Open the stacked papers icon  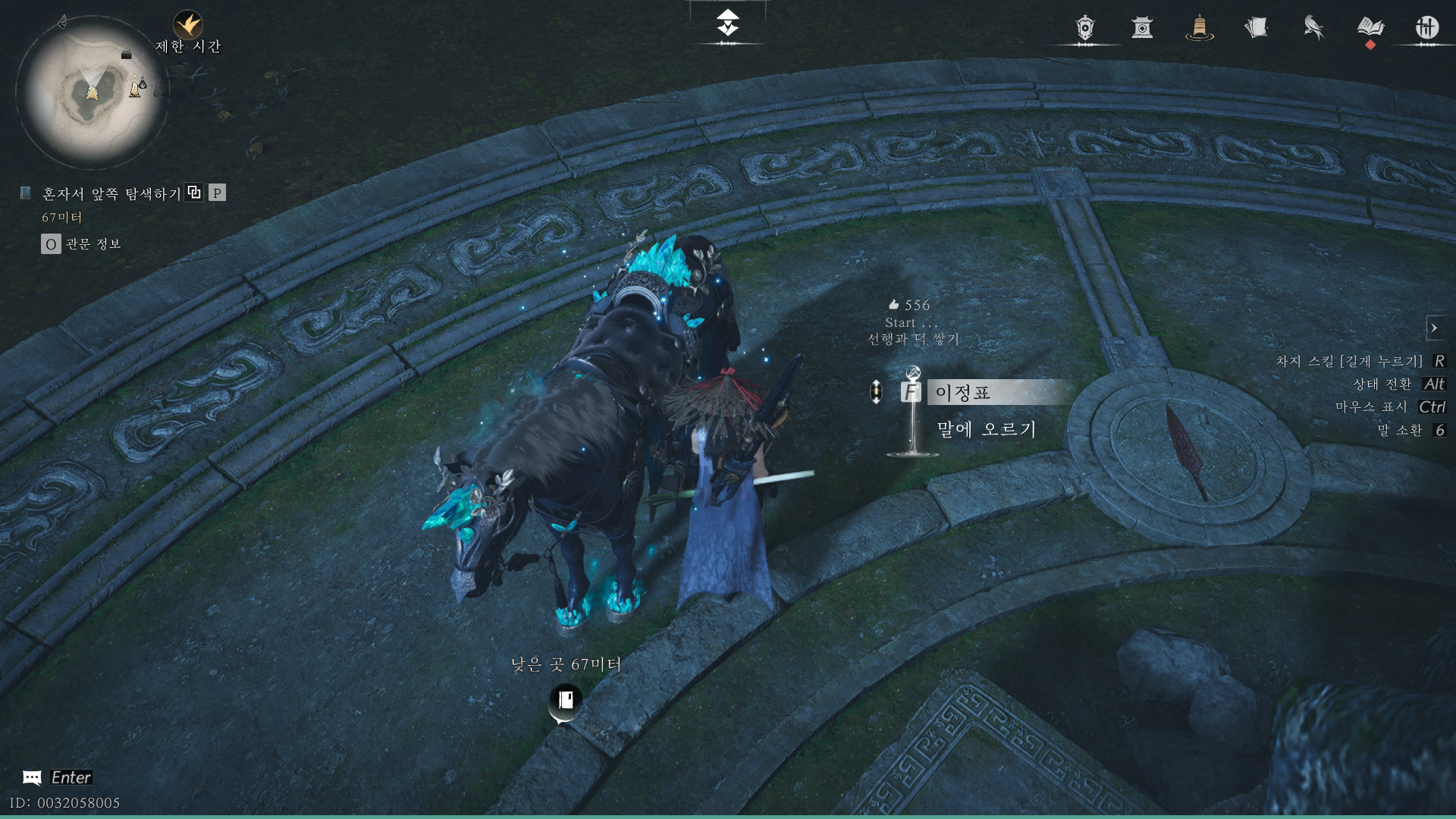pos(1256,28)
